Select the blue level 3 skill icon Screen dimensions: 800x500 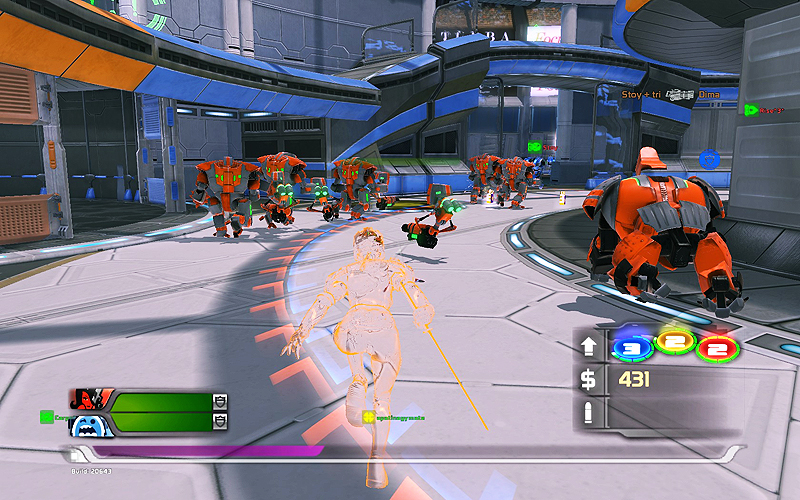tap(630, 347)
